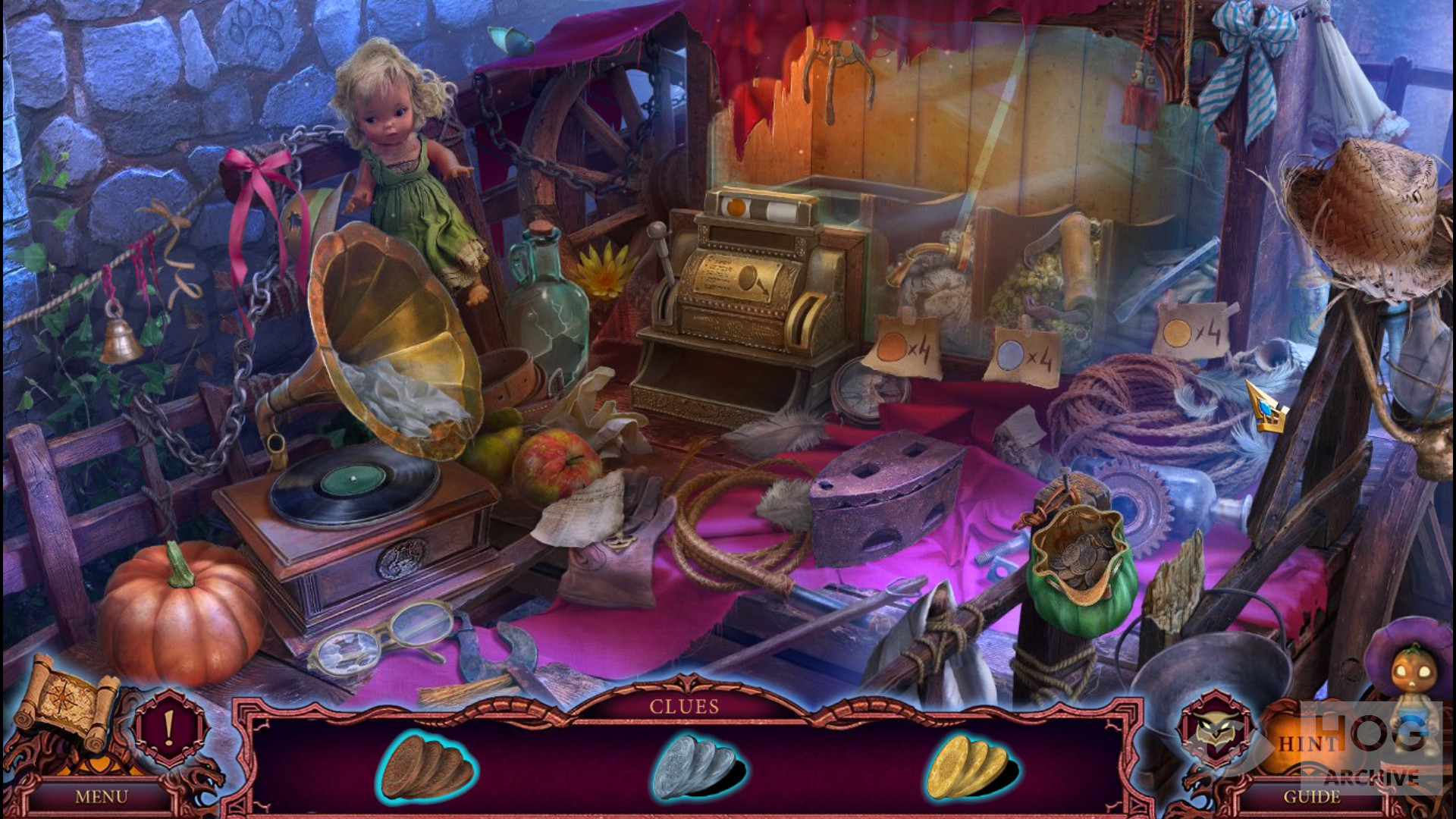Select the gold coins clue
The width and height of the screenshot is (1456, 819).
tap(968, 765)
